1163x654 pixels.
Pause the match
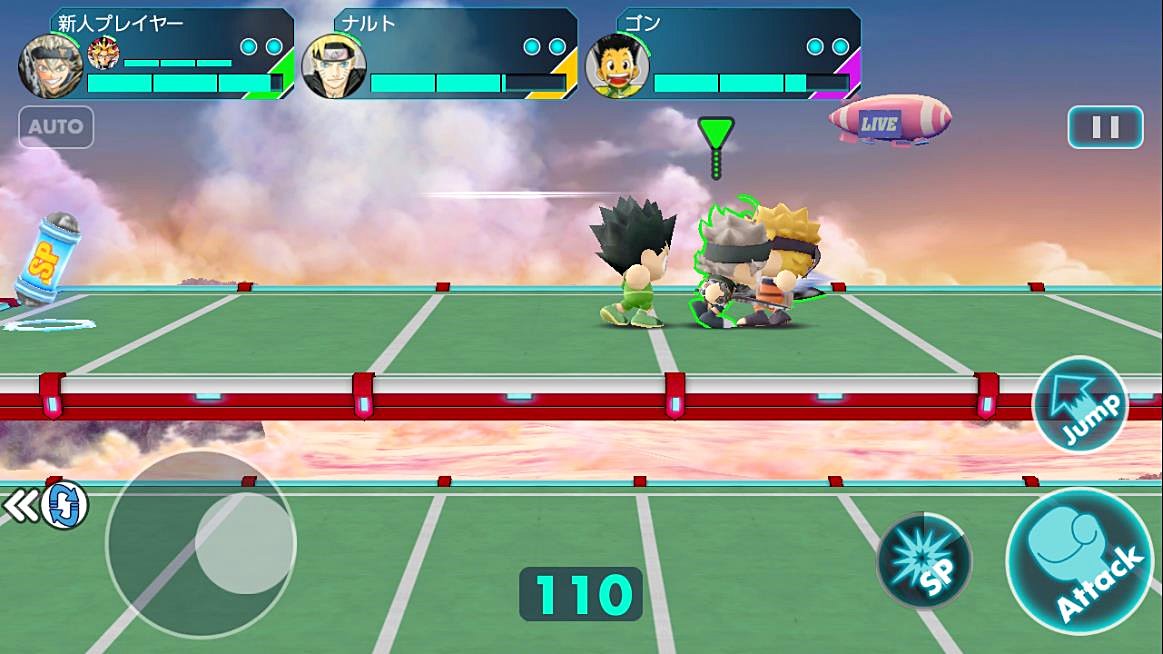tap(1105, 127)
